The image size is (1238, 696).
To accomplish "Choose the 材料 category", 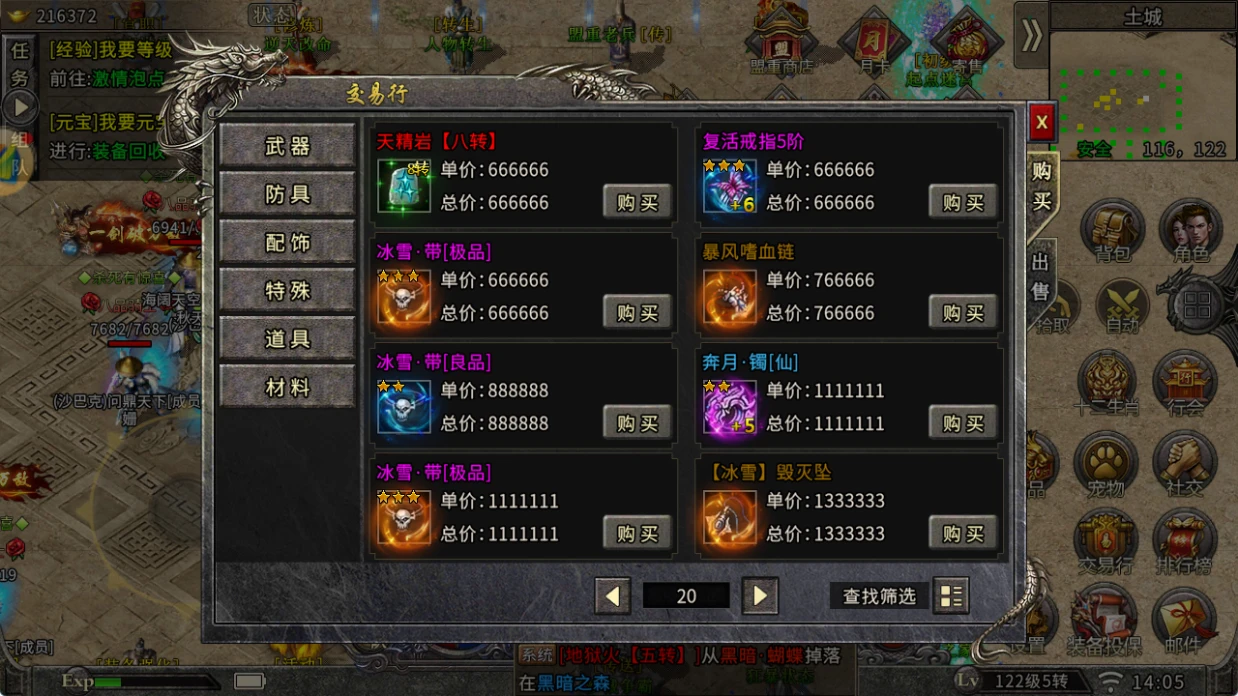I will 287,387.
